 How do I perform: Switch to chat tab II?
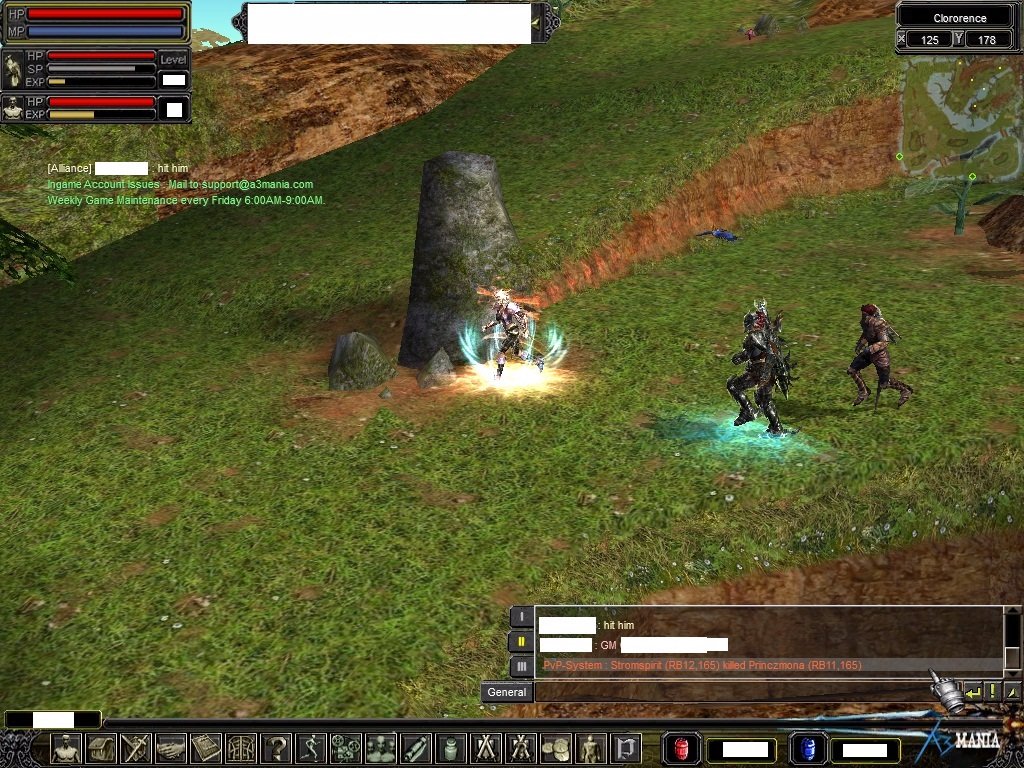(x=521, y=642)
